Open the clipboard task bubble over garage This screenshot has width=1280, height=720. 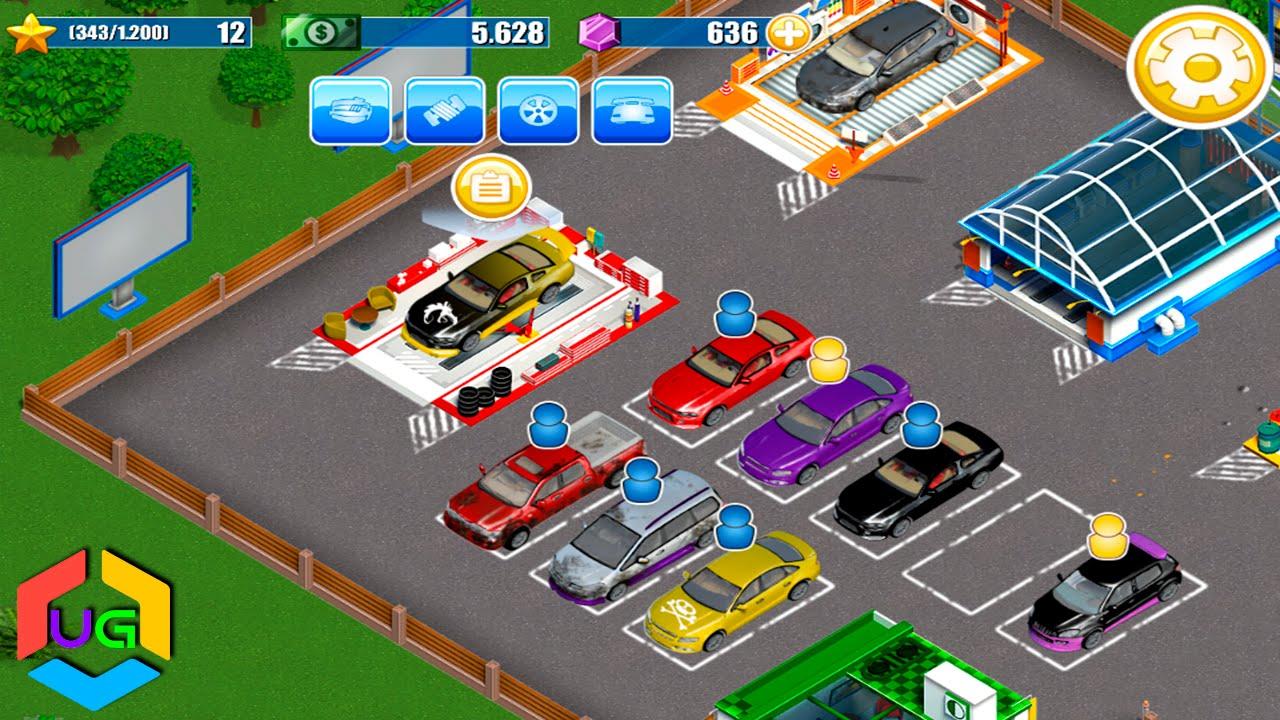490,188
